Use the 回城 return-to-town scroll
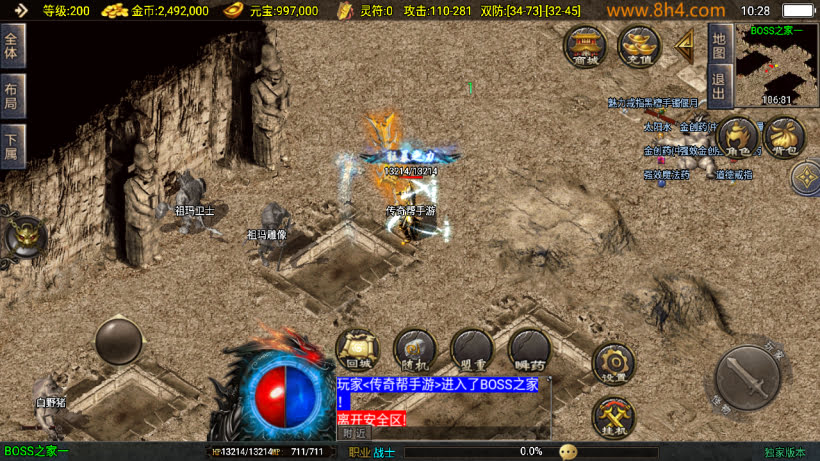This screenshot has height=461, width=820. (x=356, y=349)
